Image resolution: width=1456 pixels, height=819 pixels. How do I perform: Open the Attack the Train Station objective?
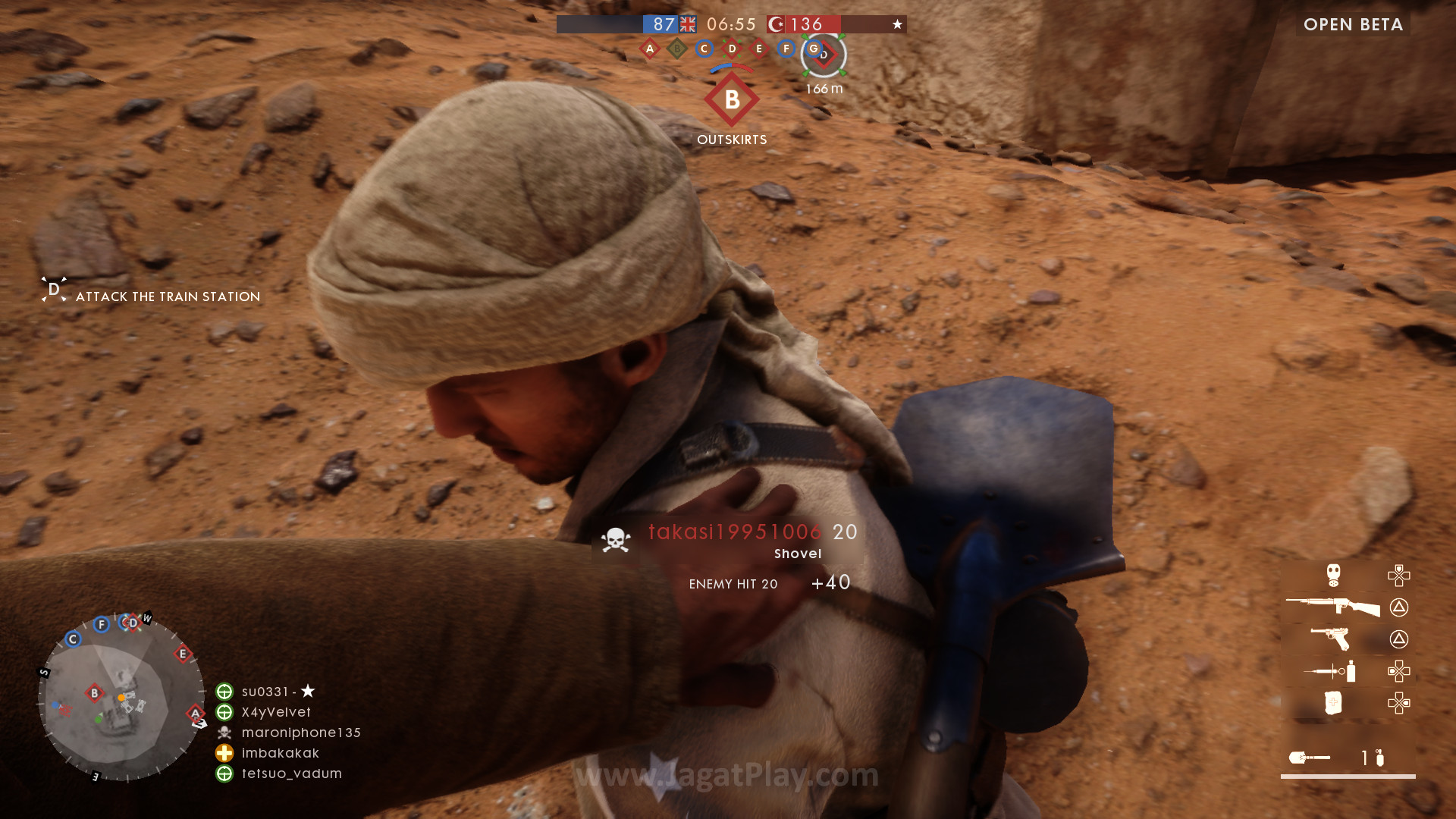(168, 297)
